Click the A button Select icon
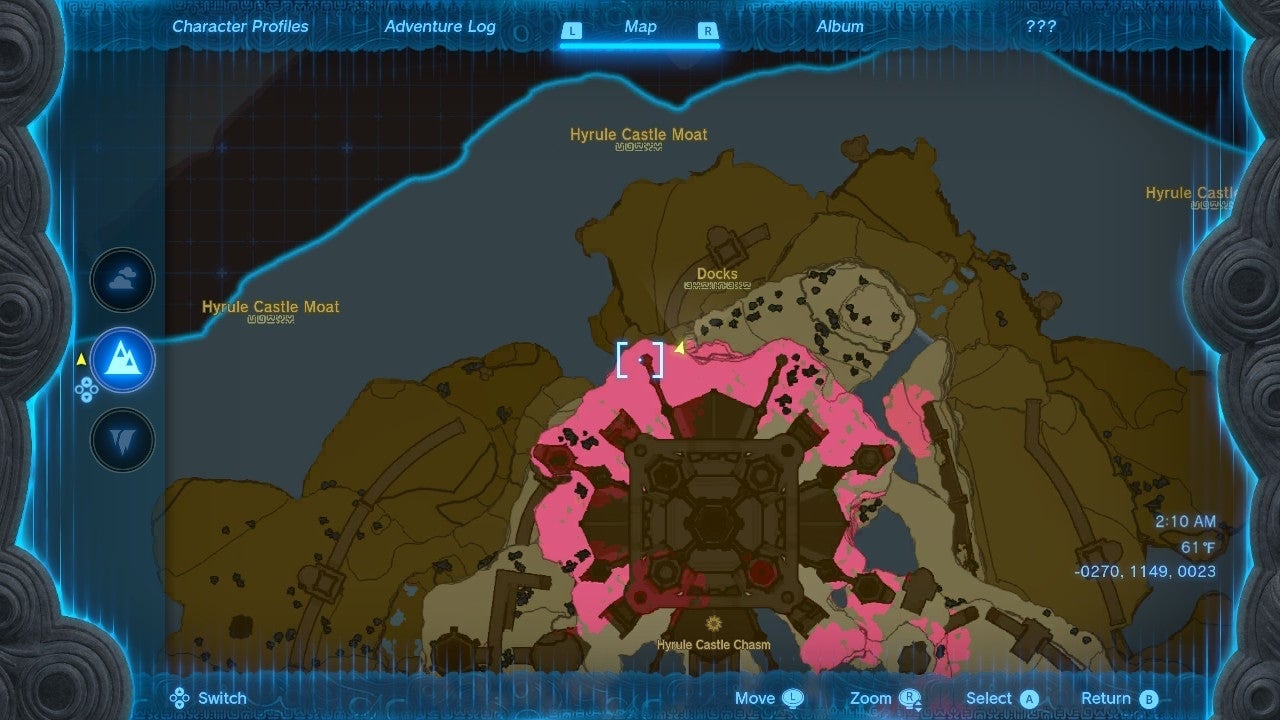Image resolution: width=1280 pixels, height=720 pixels. [1031, 698]
